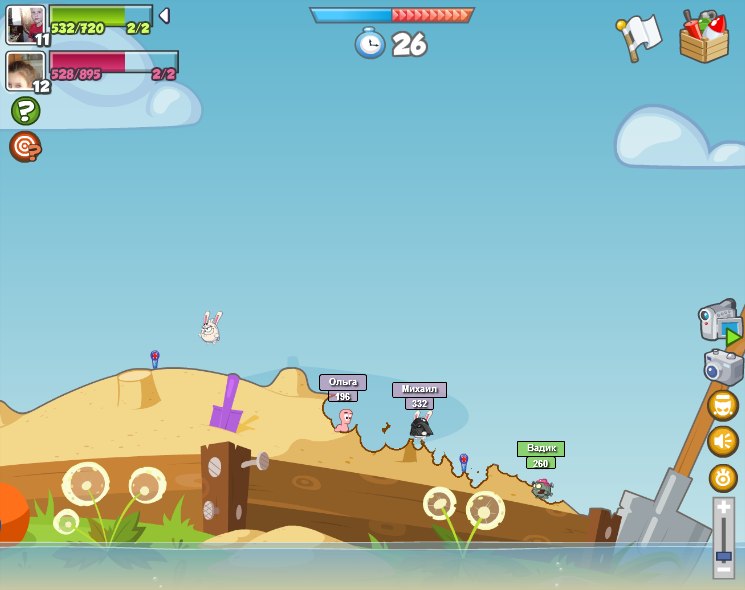The height and width of the screenshot is (590, 745).
Task: Open the weapons crate
Action: (x=703, y=37)
